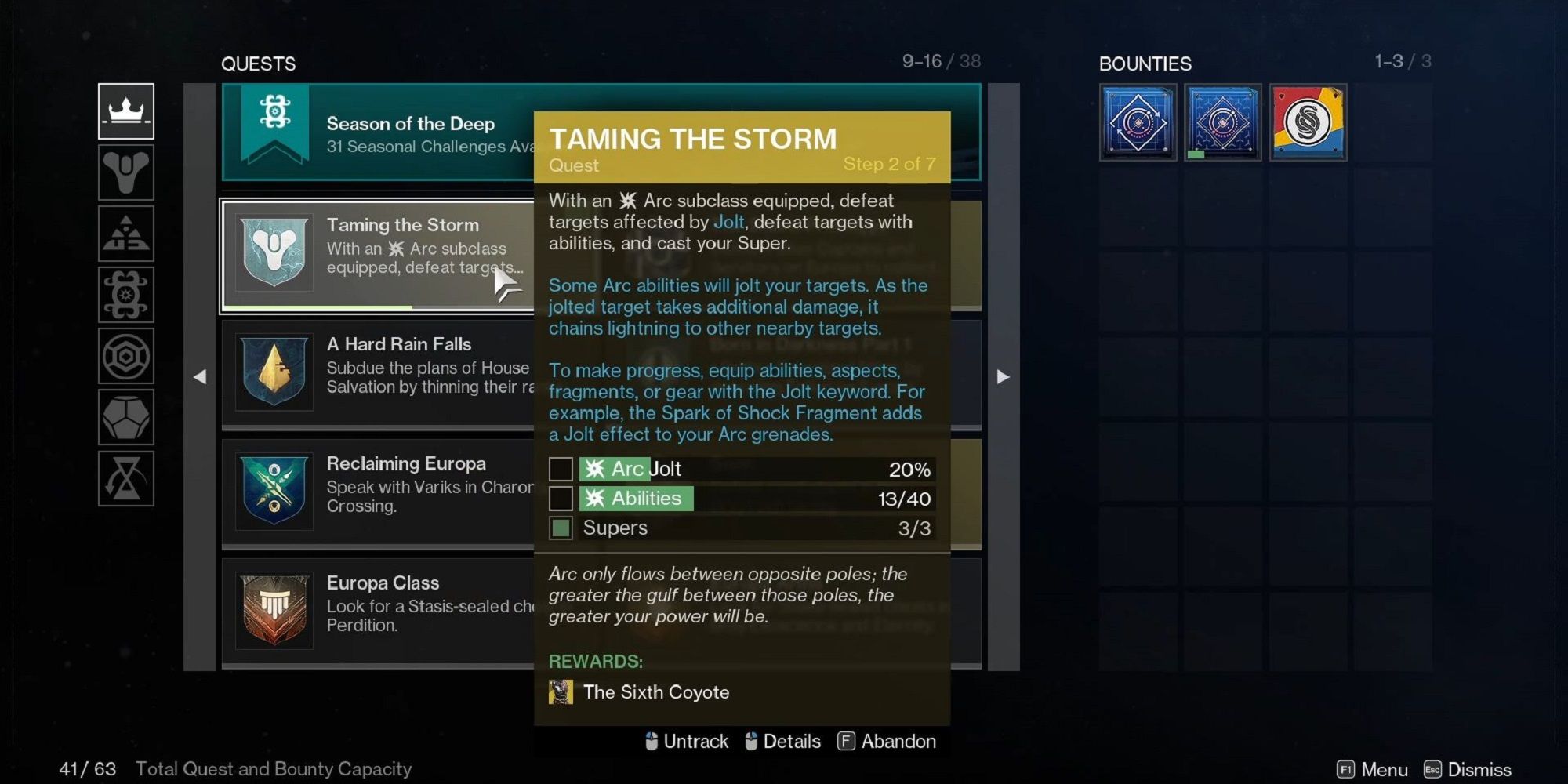Select the crown seasonal challenges filter icon

[125, 112]
